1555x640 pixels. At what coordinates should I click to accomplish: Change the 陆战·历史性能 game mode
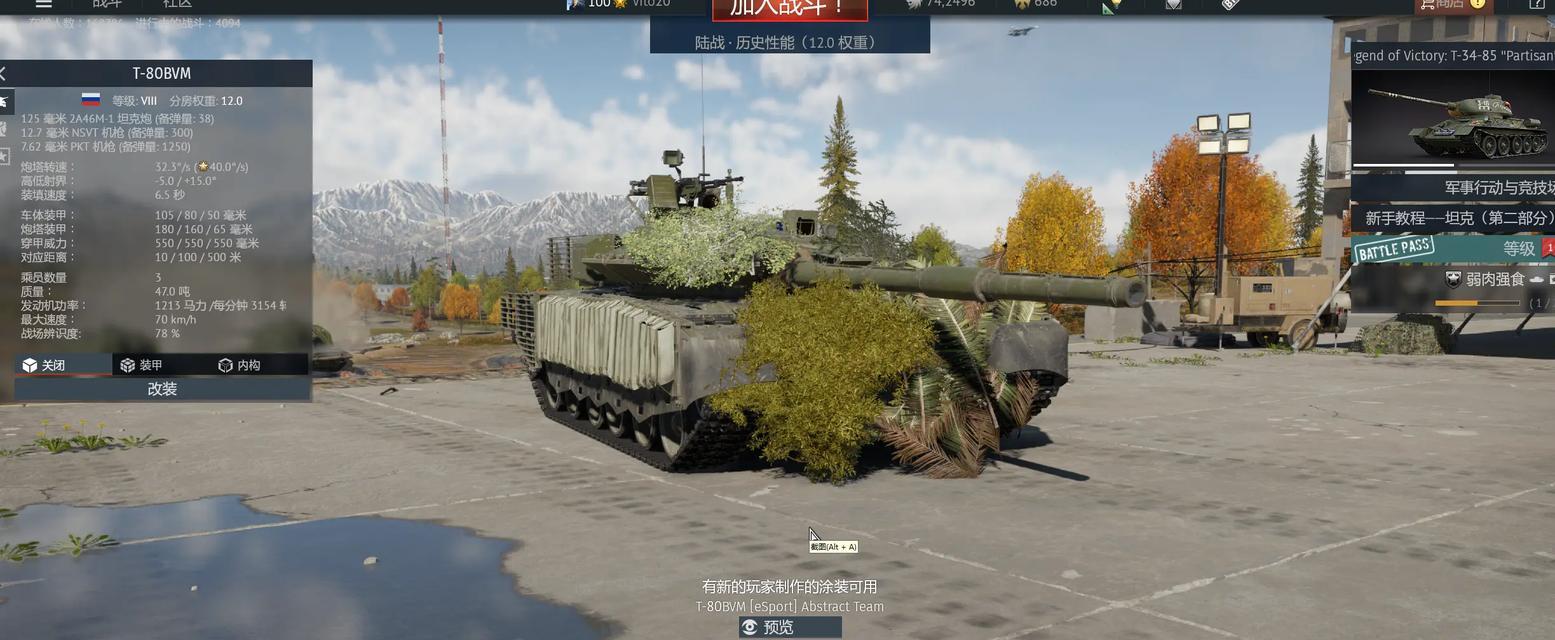(789, 42)
